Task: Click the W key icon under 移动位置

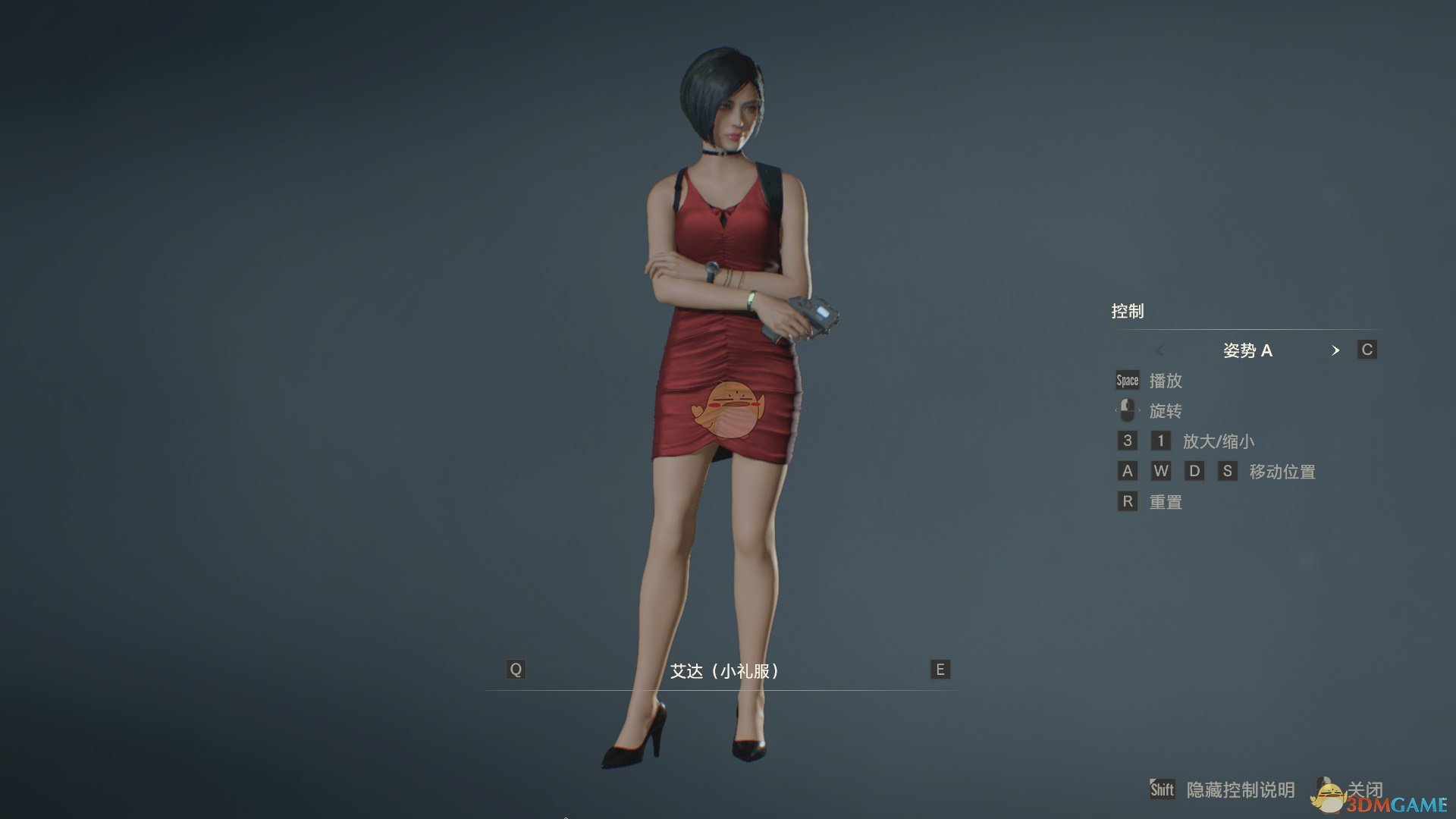Action: 1161,471
